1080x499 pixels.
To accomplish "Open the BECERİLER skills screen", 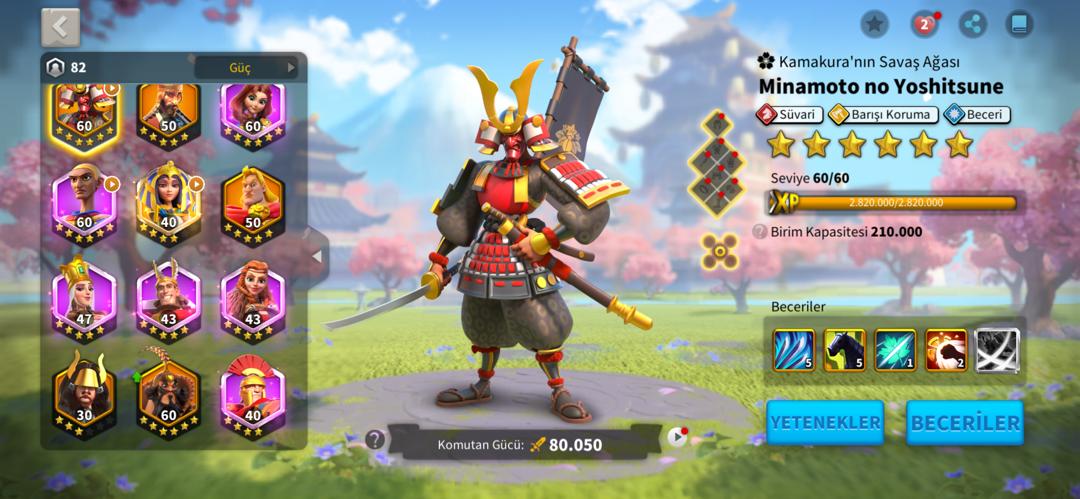I will coord(965,422).
